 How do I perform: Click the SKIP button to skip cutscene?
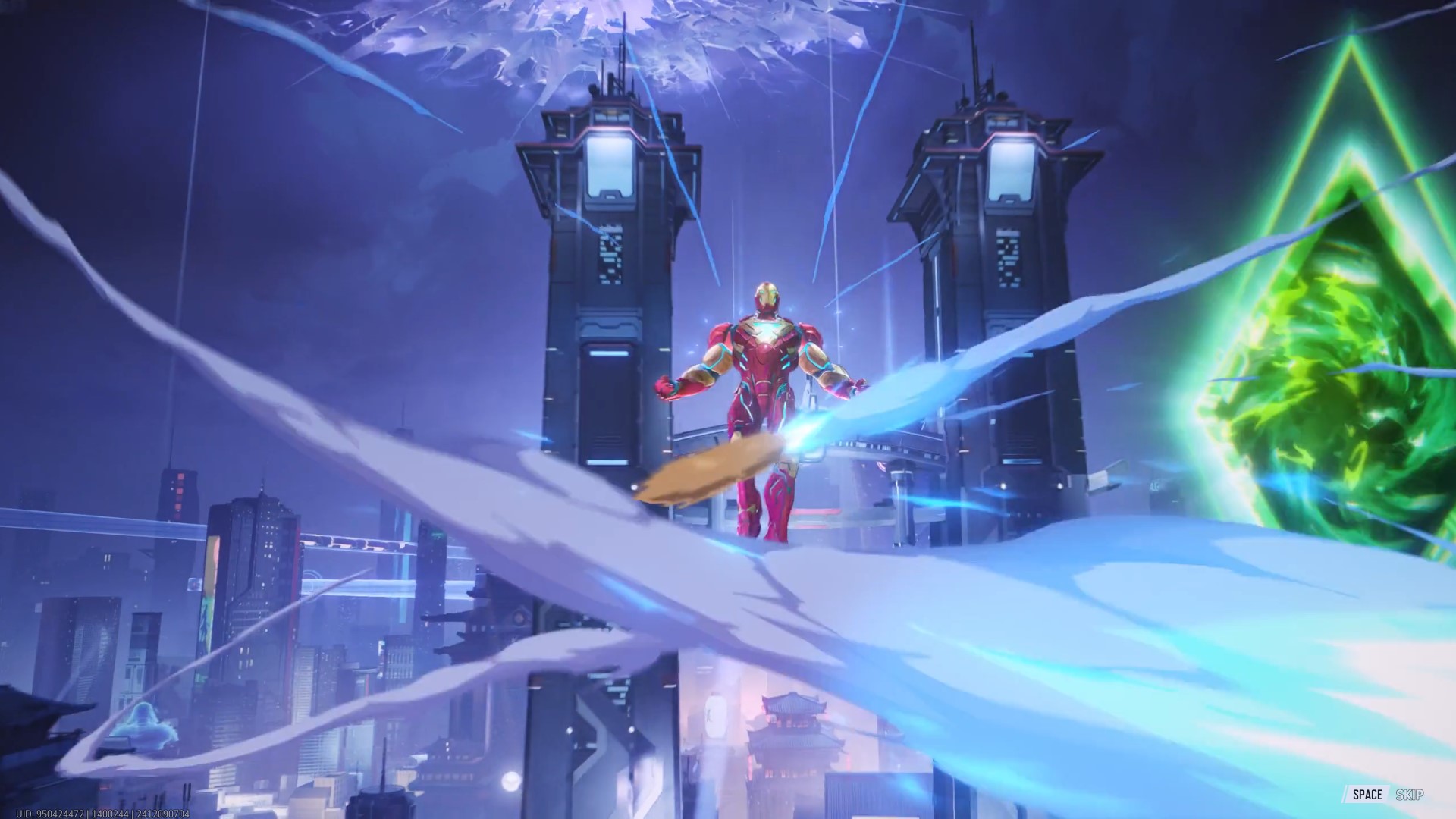coord(1409,795)
